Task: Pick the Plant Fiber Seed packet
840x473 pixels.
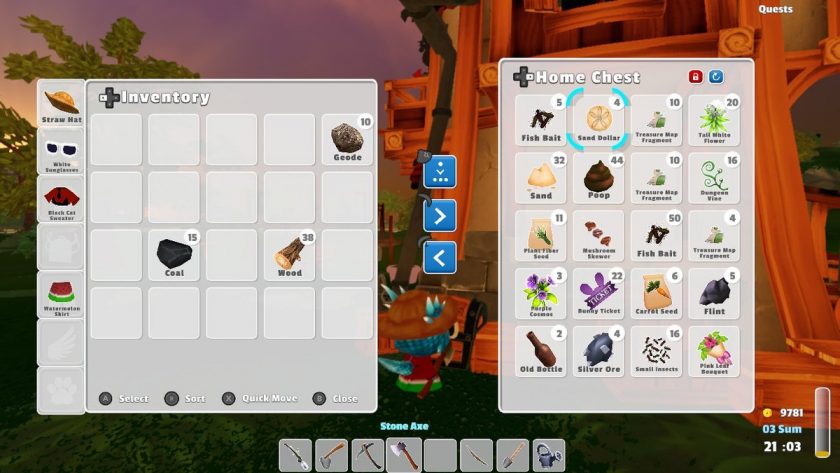Action: tap(541, 236)
